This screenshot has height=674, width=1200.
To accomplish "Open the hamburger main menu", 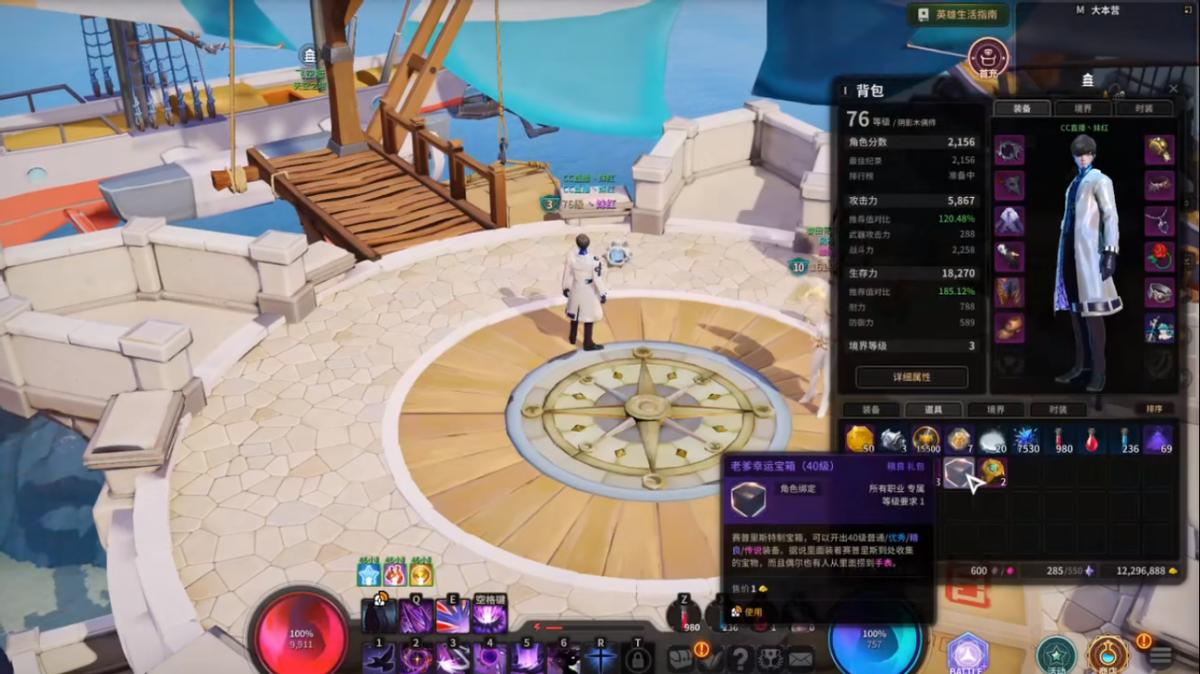I will coord(1160,656).
